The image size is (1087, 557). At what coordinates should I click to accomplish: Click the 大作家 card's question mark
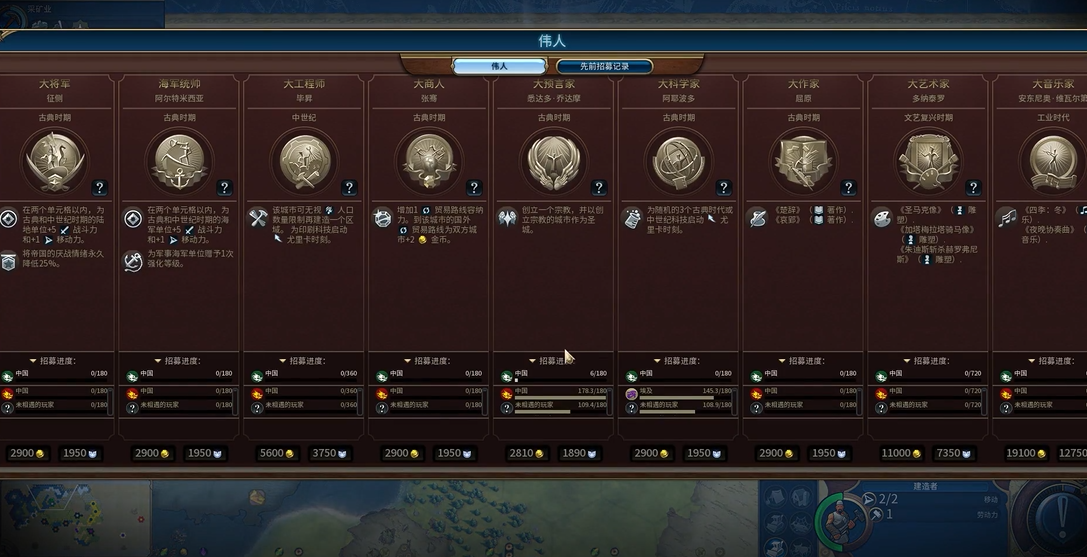point(848,187)
